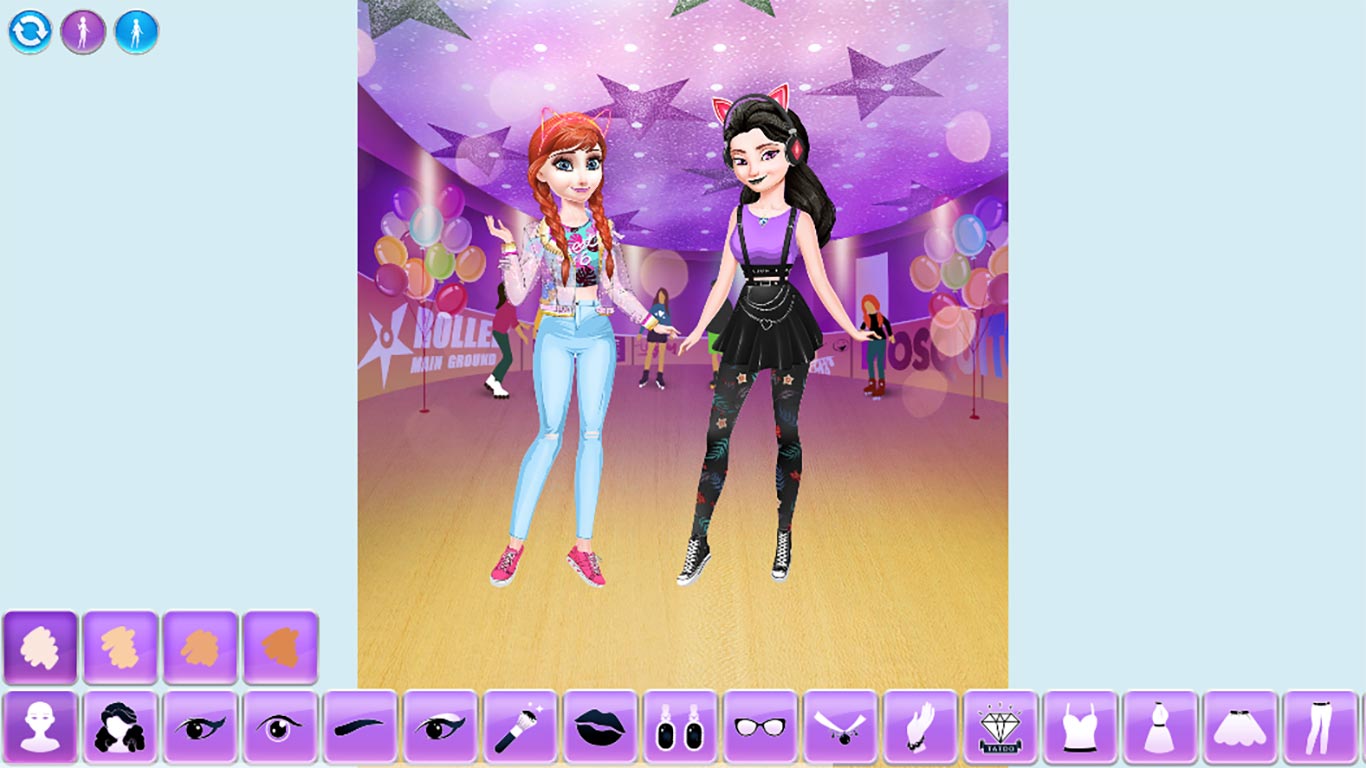Open the glasses accessory category
This screenshot has width=1366, height=768.
point(760,735)
